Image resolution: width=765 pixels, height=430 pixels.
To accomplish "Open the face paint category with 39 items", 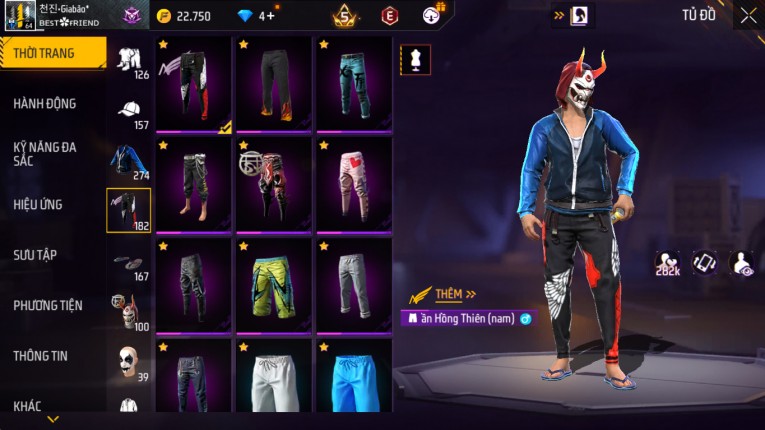I will pos(128,362).
